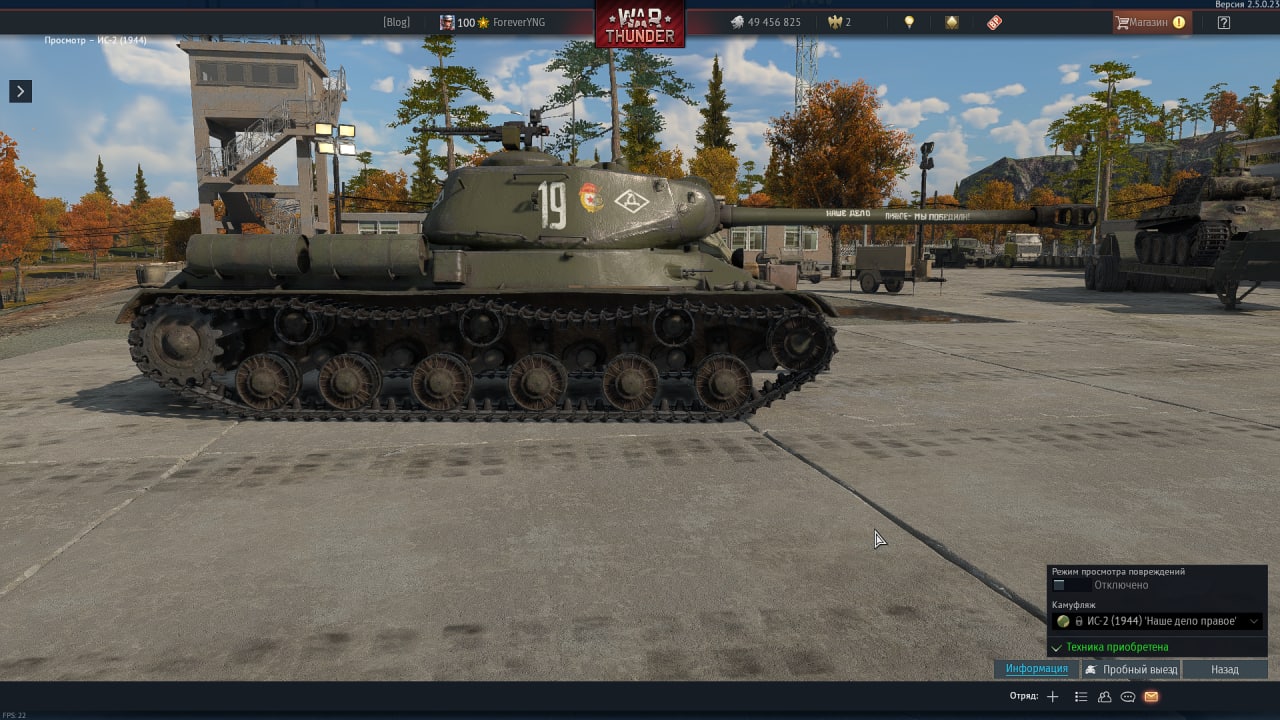Expand the side panel arrow
Image resolution: width=1280 pixels, height=720 pixels.
click(20, 91)
